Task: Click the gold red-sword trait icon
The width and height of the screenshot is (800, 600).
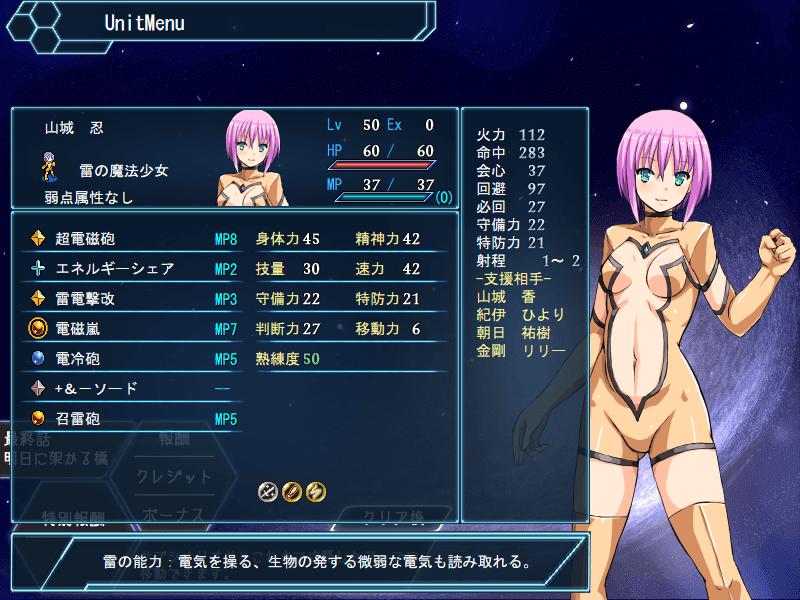Action: 291,491
